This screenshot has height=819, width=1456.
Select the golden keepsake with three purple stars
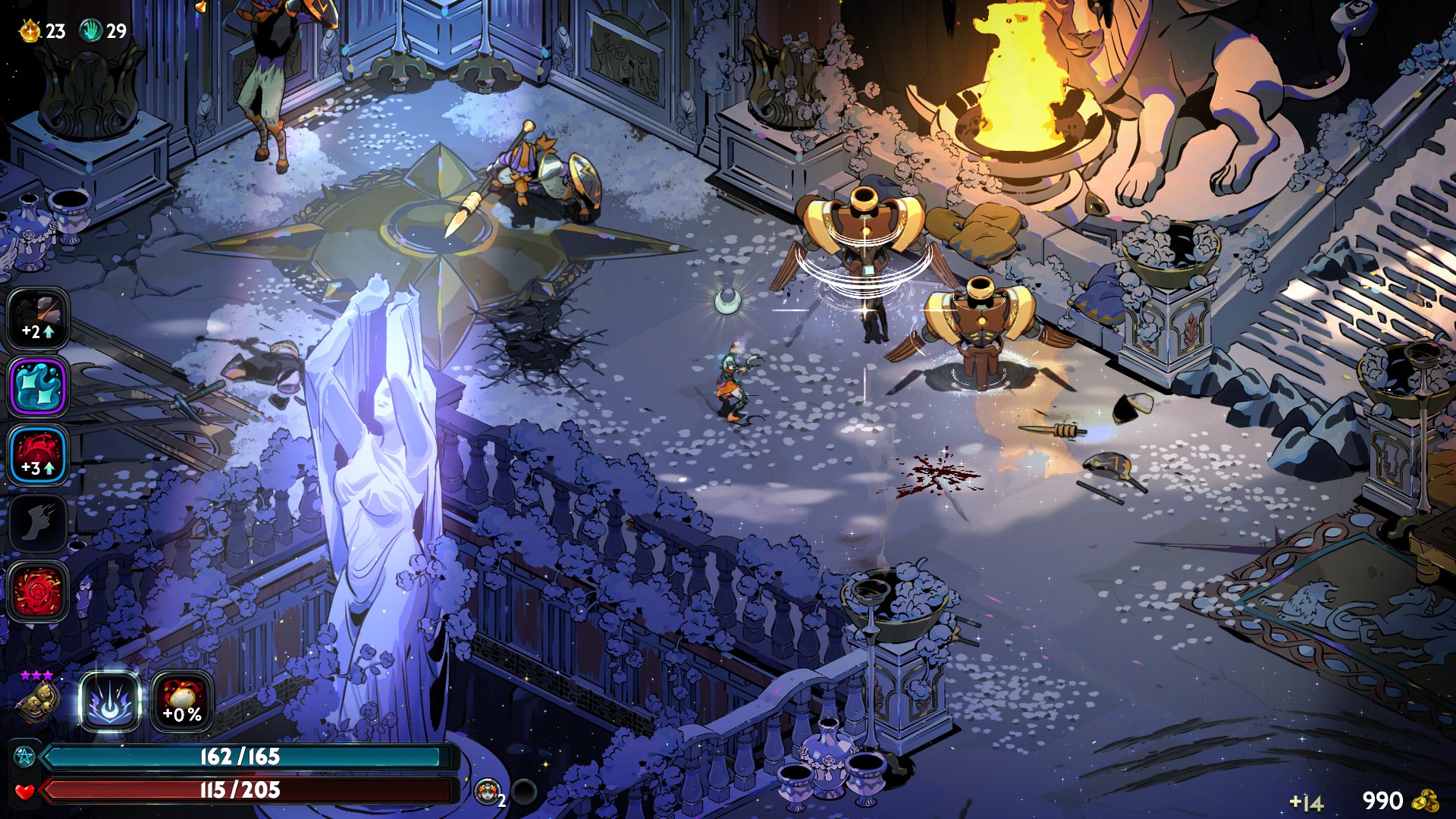38,700
